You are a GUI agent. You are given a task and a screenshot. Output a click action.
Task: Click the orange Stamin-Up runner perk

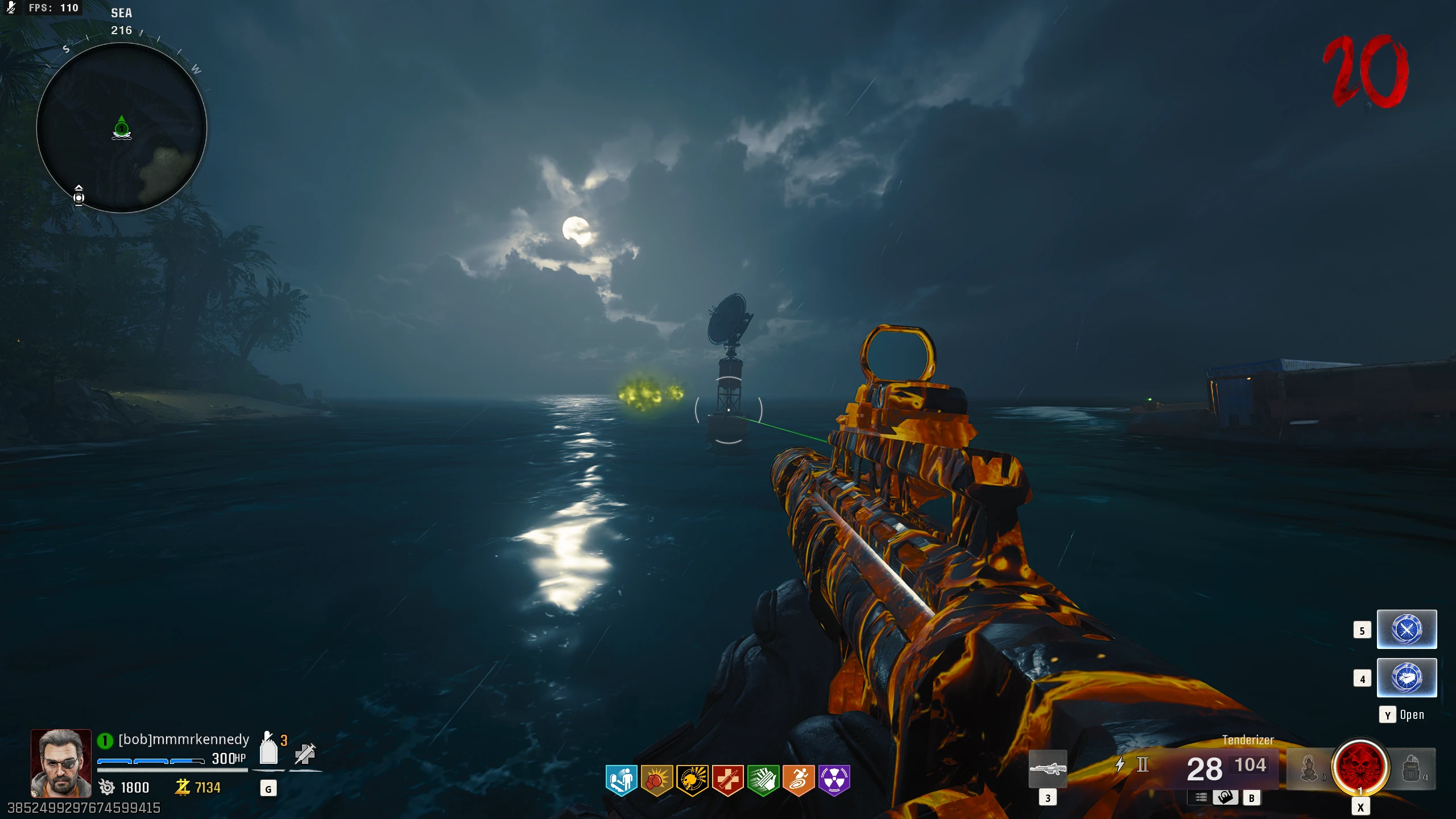799,779
